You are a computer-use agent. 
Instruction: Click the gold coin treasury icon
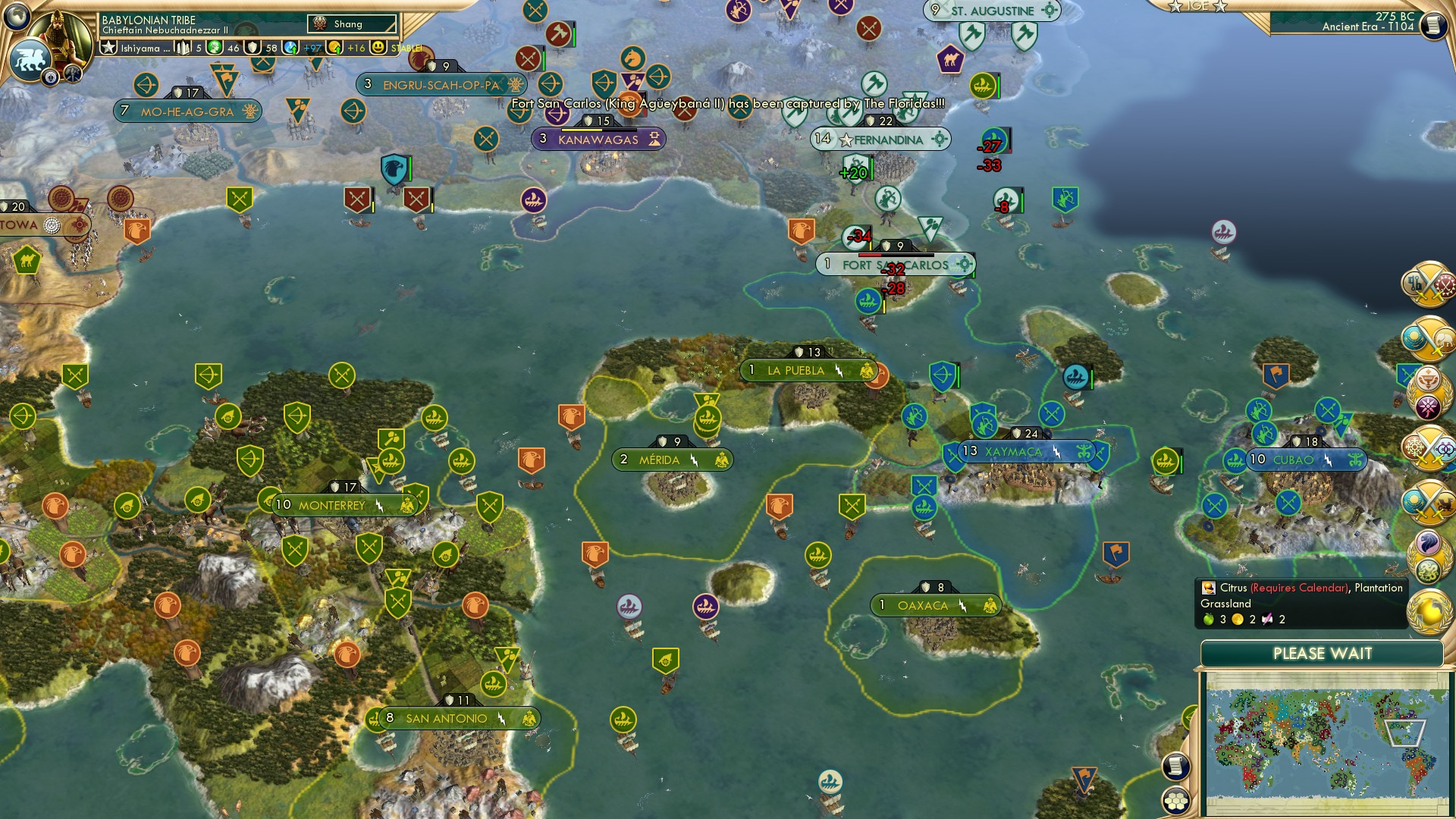pos(334,48)
